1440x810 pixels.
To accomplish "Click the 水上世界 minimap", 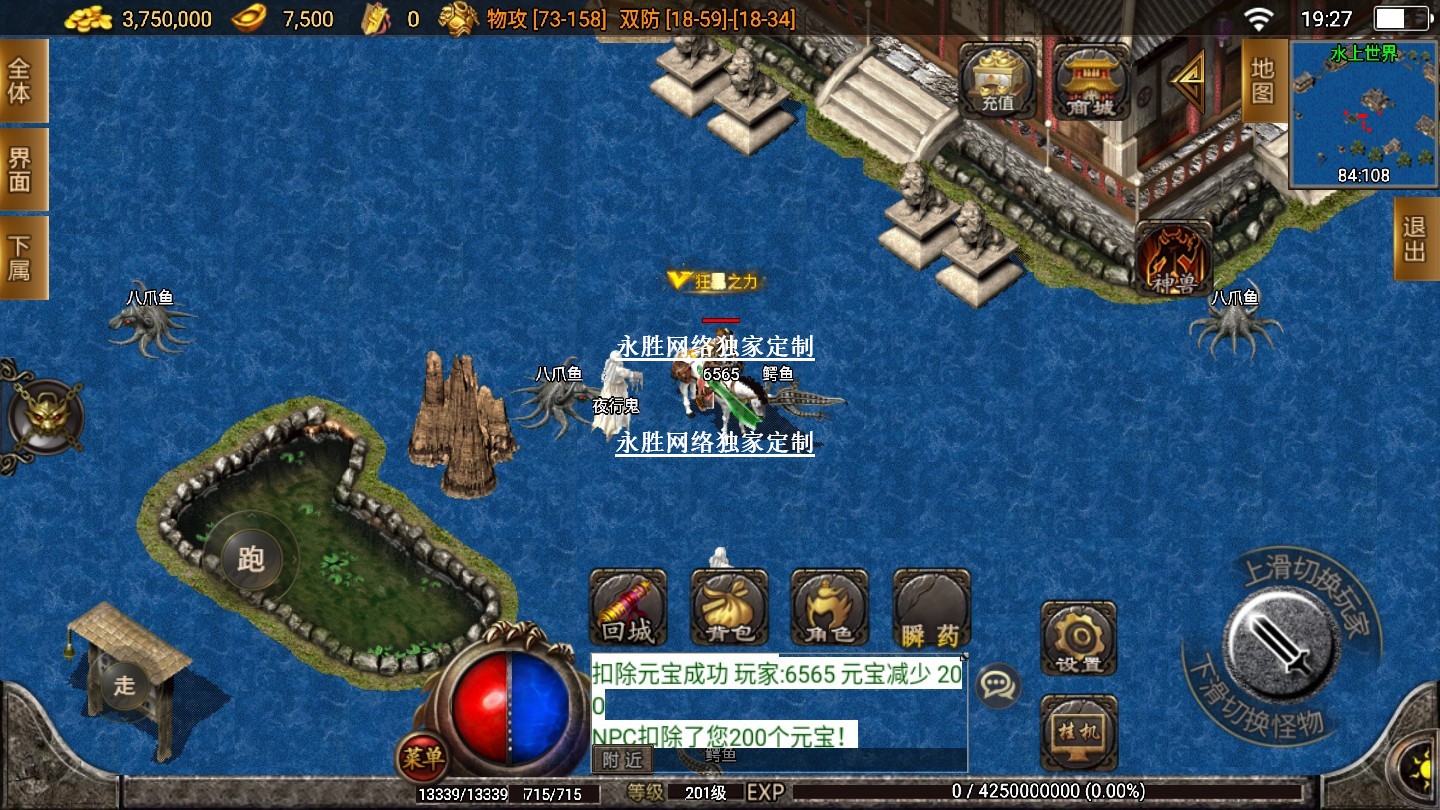I will pyautogui.click(x=1363, y=115).
